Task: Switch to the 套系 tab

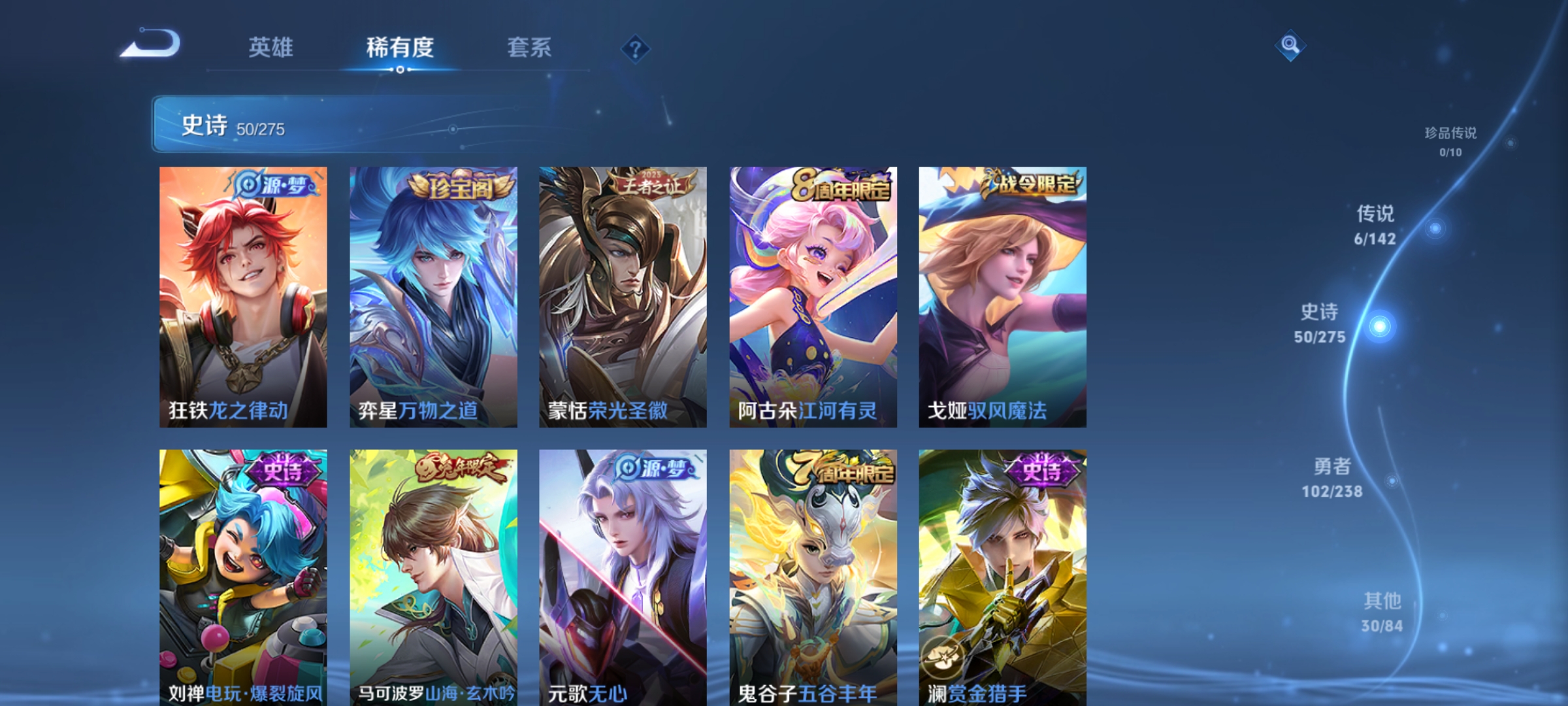Action: (x=531, y=48)
